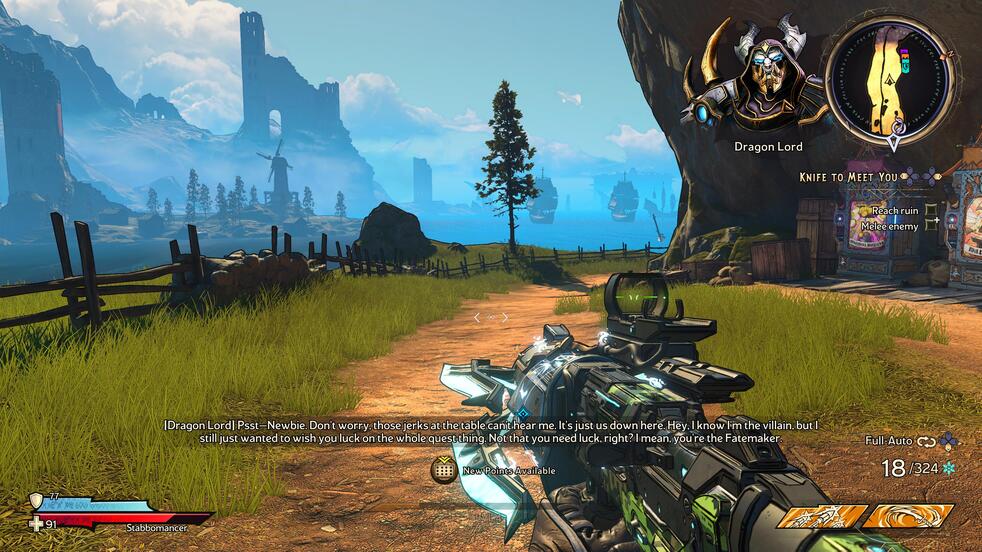Click the frost element snowflake icon
The image size is (982, 552).
948,468
